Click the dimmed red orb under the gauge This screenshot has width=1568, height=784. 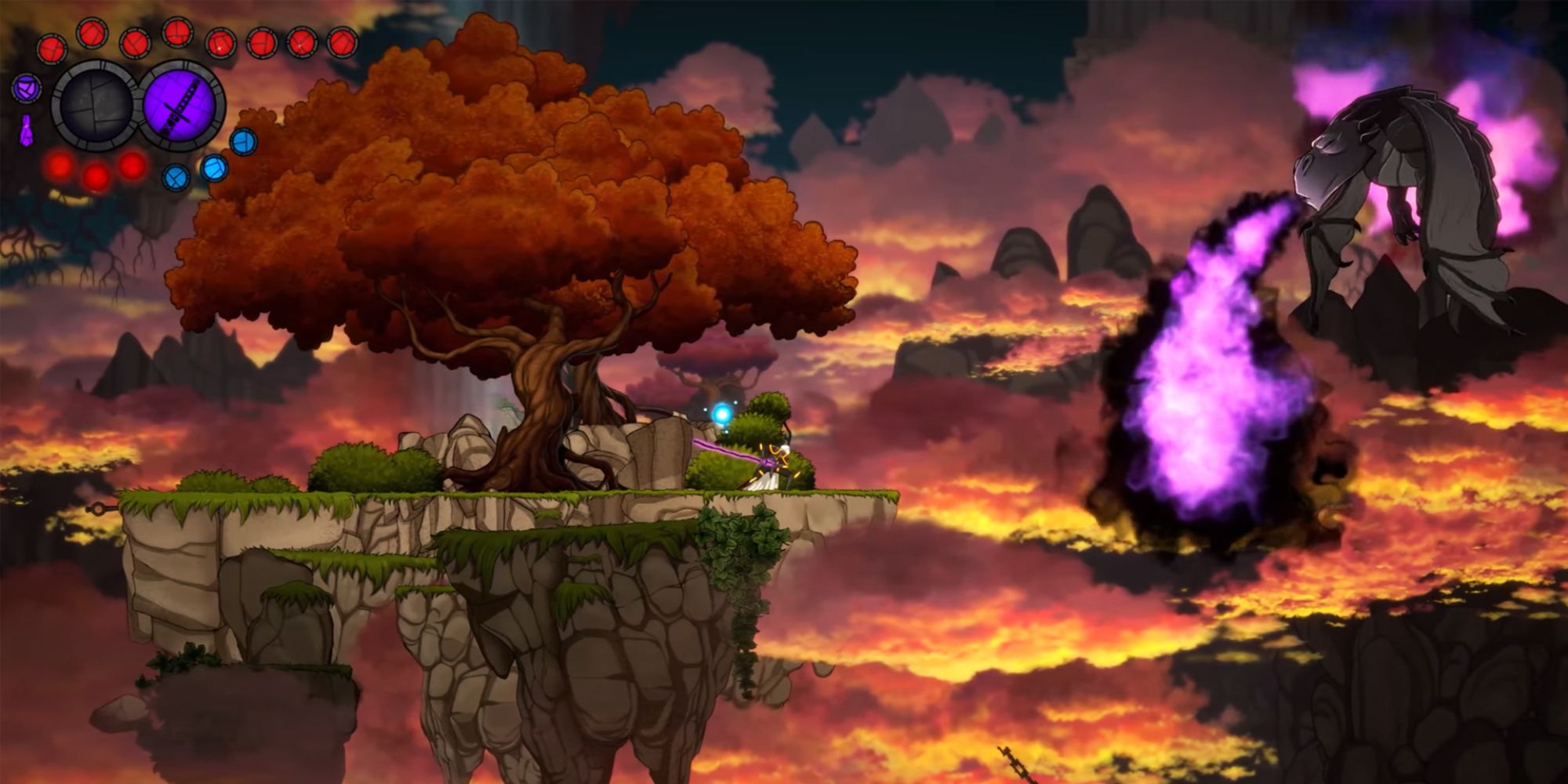click(x=59, y=165)
